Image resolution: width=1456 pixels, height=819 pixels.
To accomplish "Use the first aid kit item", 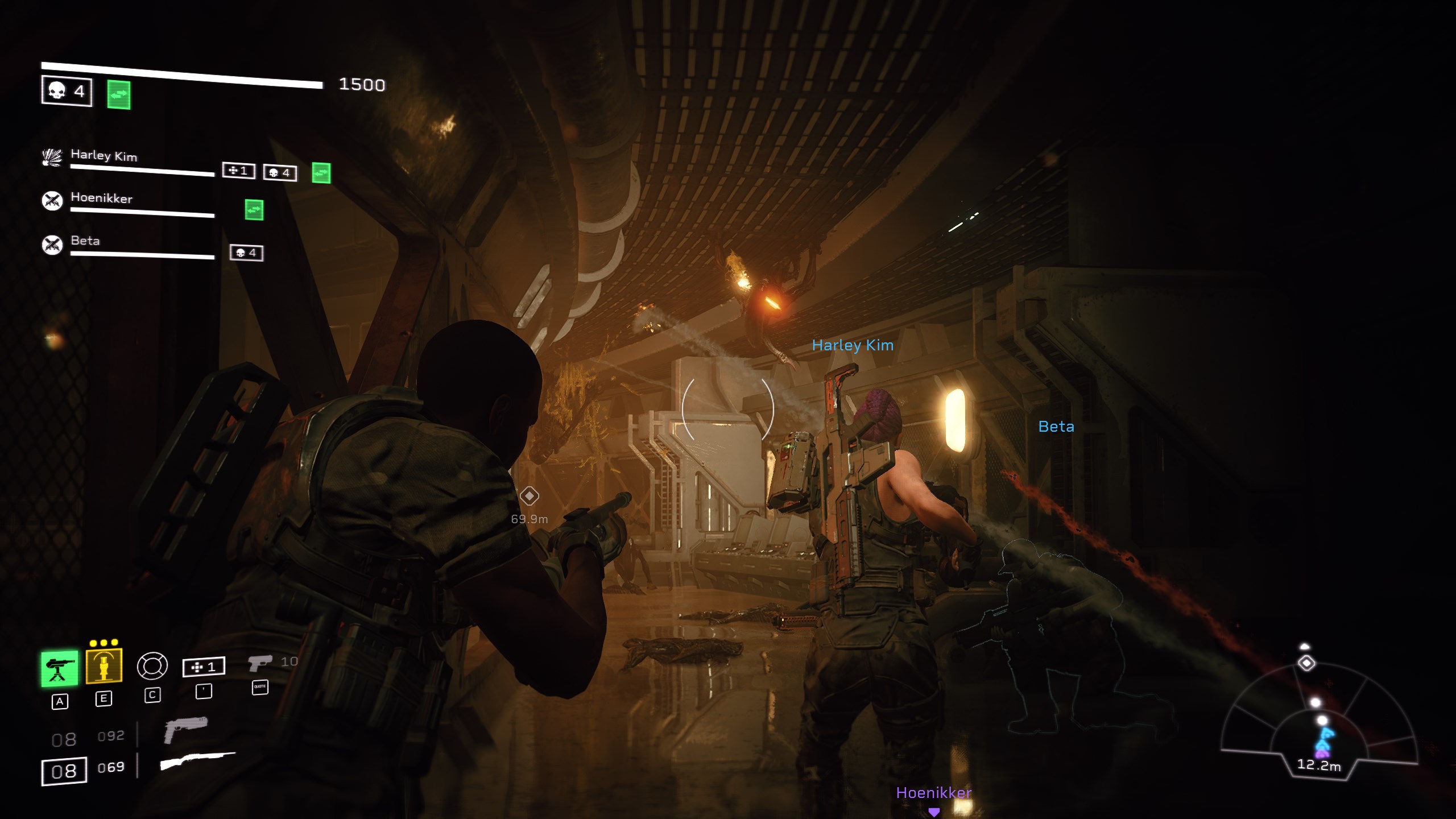I will 204,667.
